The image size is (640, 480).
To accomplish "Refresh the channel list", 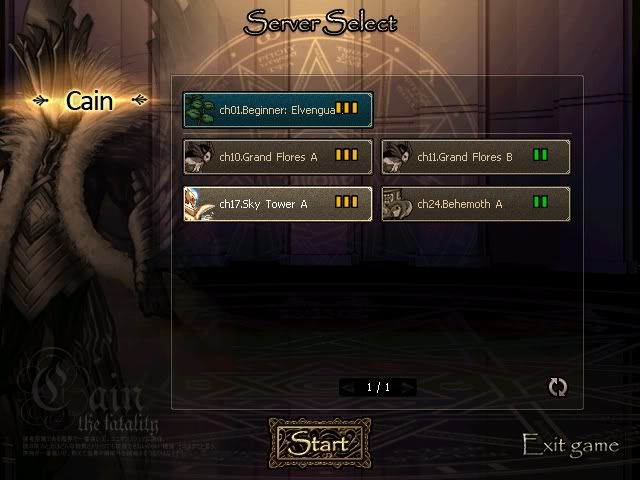I will click(x=558, y=387).
